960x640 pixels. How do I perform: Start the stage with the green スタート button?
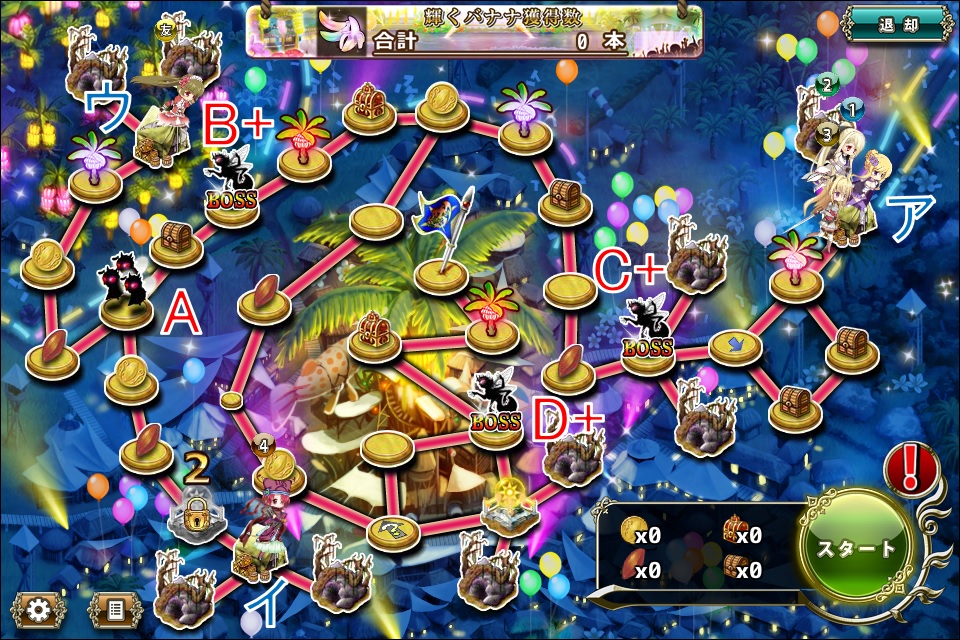pos(858,549)
